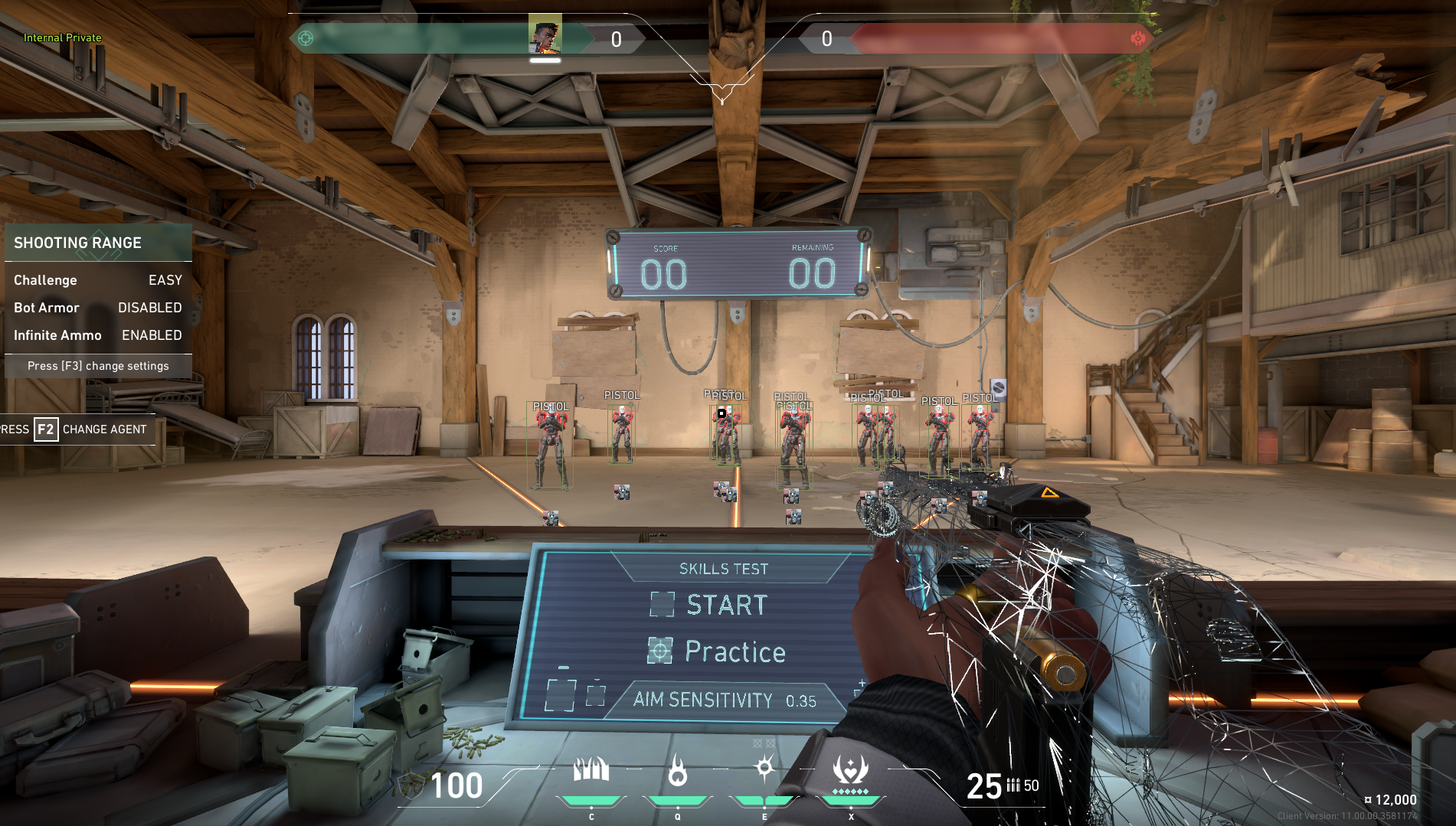Change the Challenge difficulty row
1456x826 pixels.
[x=97, y=280]
